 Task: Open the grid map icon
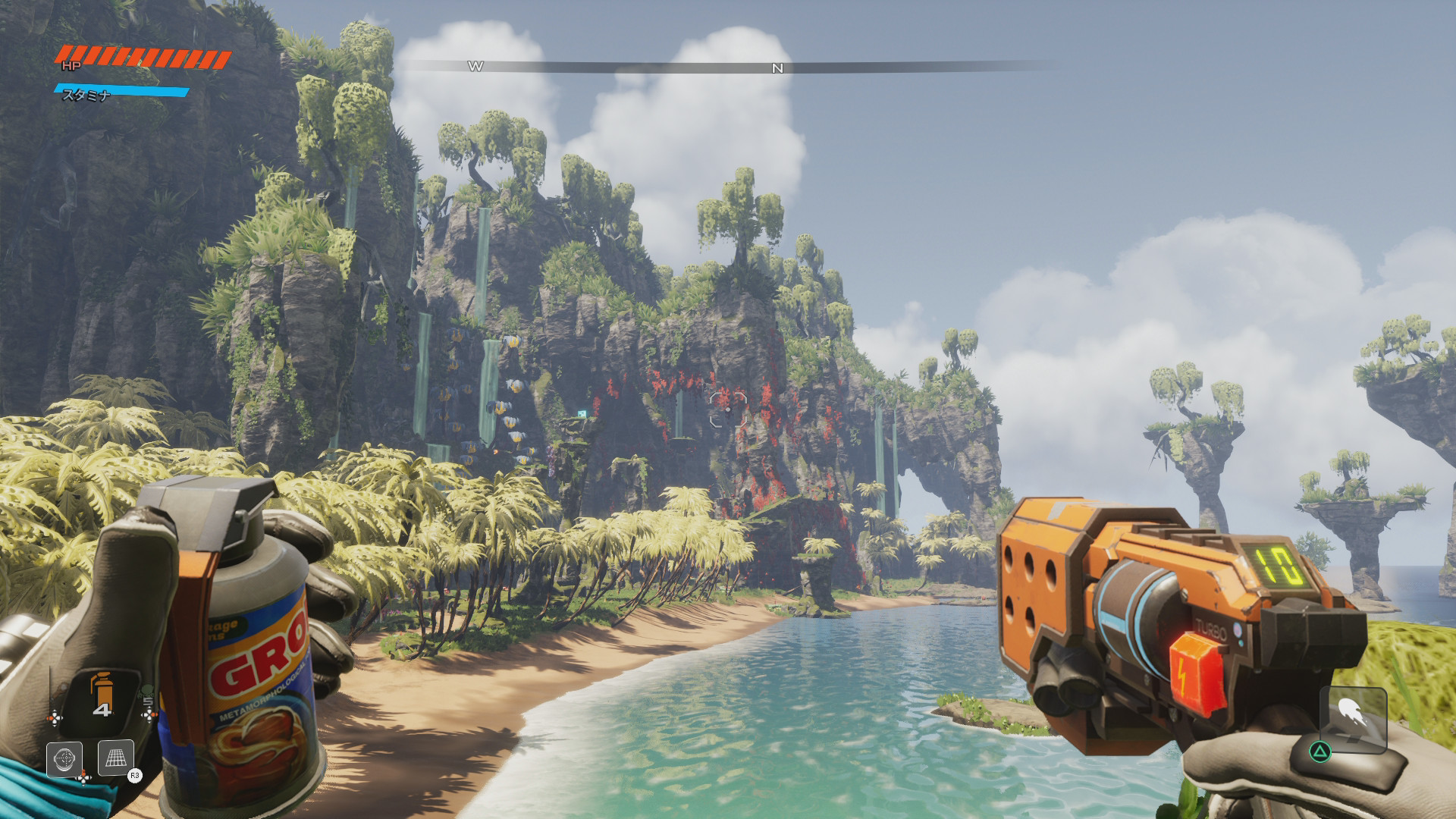(x=116, y=758)
